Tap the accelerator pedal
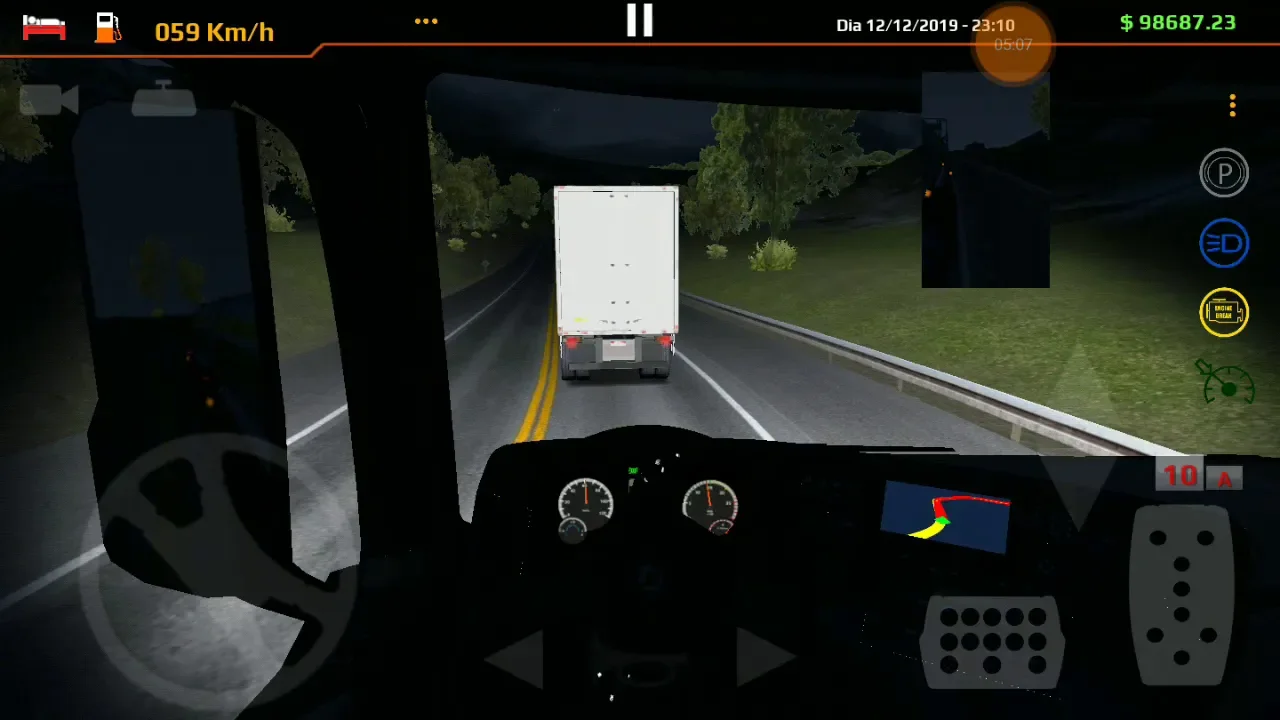Screen dimensions: 1280x720 point(1181,595)
